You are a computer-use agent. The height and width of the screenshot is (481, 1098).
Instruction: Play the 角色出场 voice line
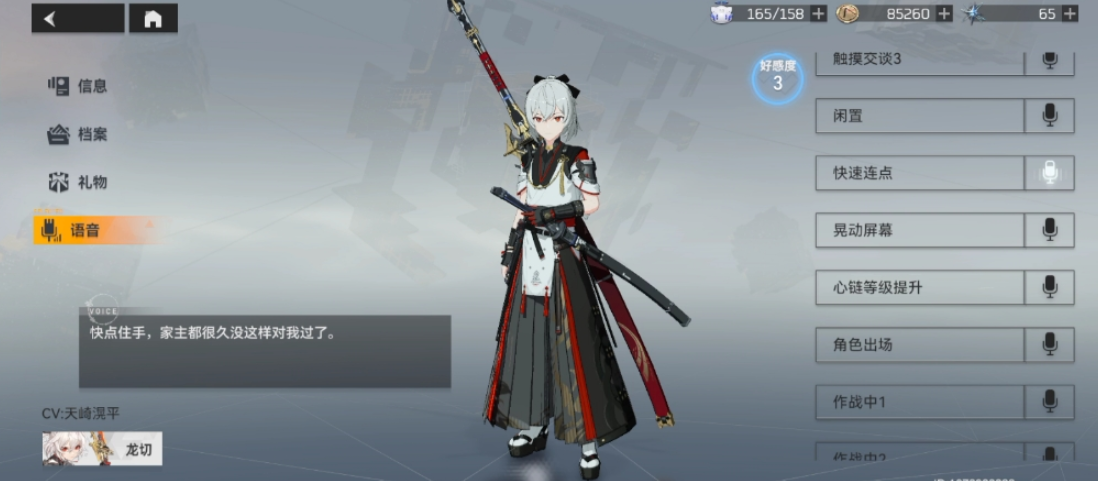click(1049, 345)
